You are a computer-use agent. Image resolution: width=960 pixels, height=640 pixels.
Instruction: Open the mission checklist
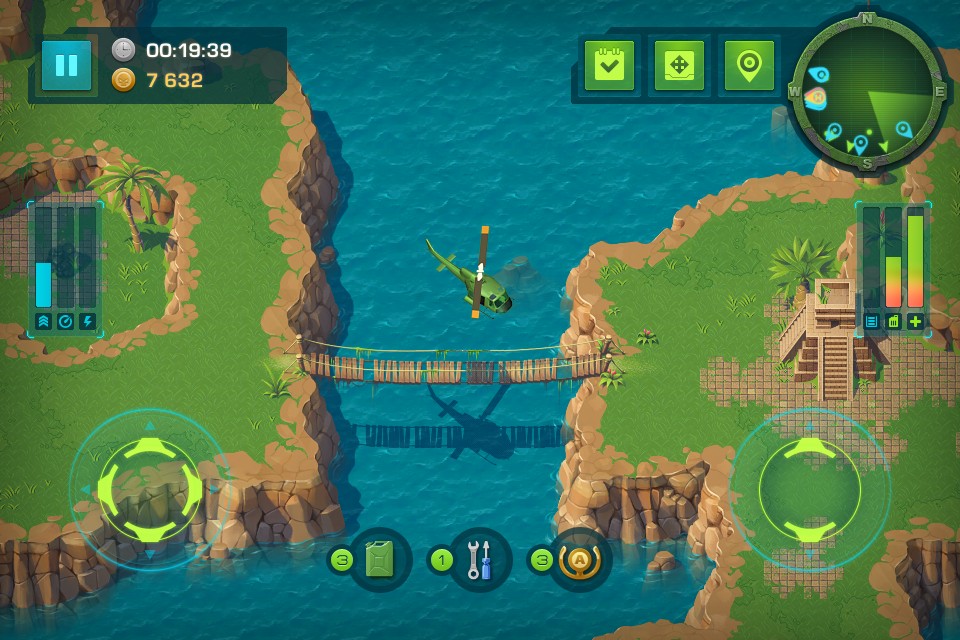[609, 66]
